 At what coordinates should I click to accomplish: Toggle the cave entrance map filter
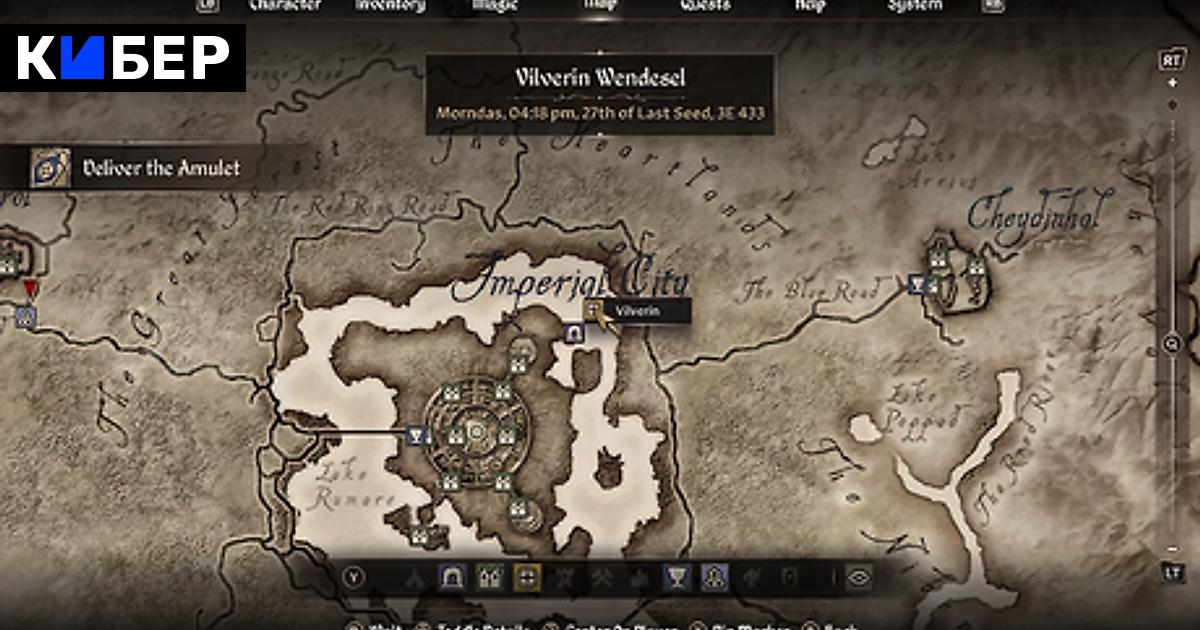[452, 576]
